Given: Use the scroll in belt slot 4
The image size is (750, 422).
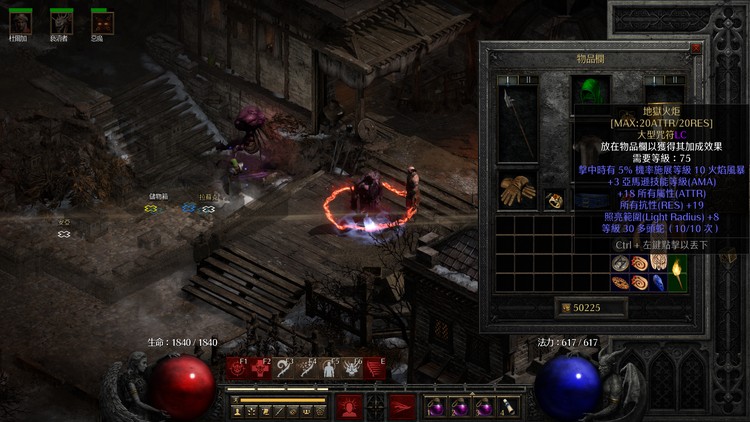Looking at the screenshot, I should pos(508,407).
